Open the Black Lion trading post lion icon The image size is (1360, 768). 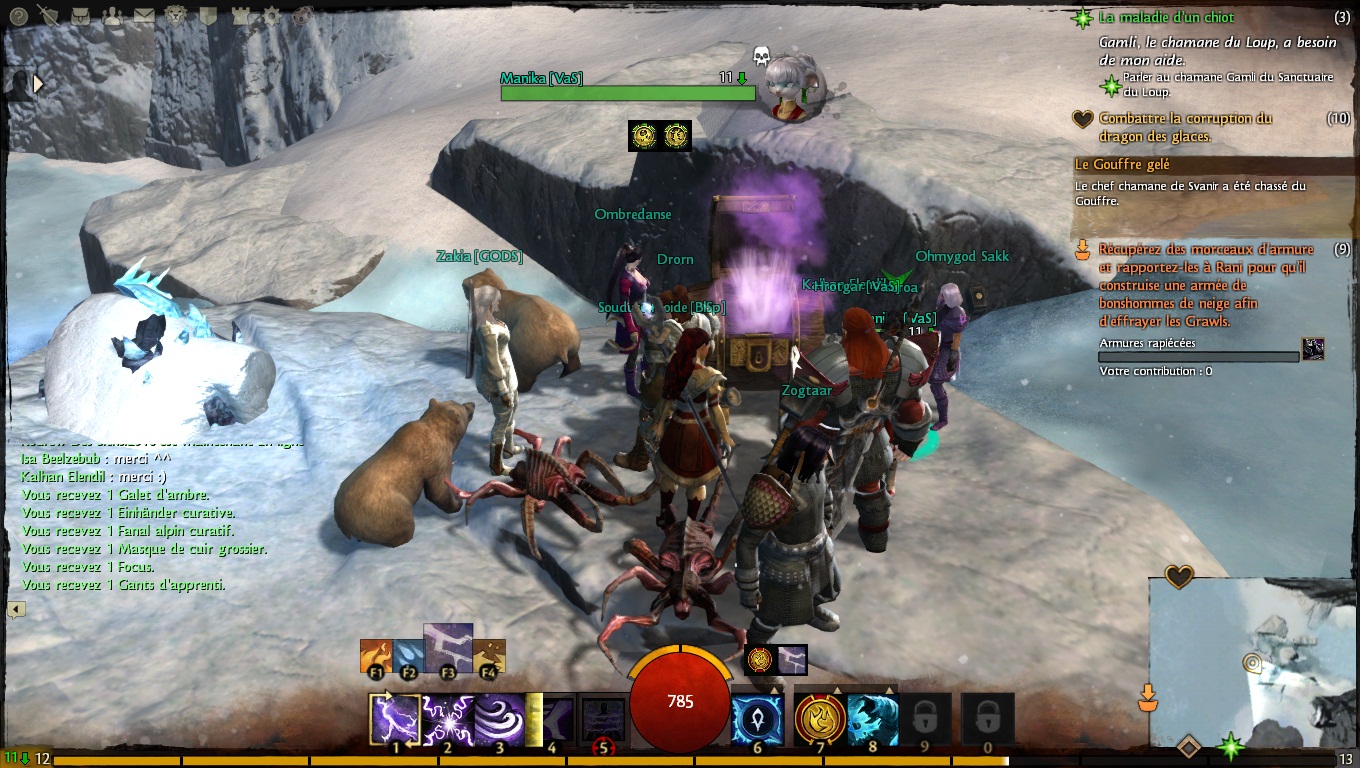pyautogui.click(x=176, y=16)
